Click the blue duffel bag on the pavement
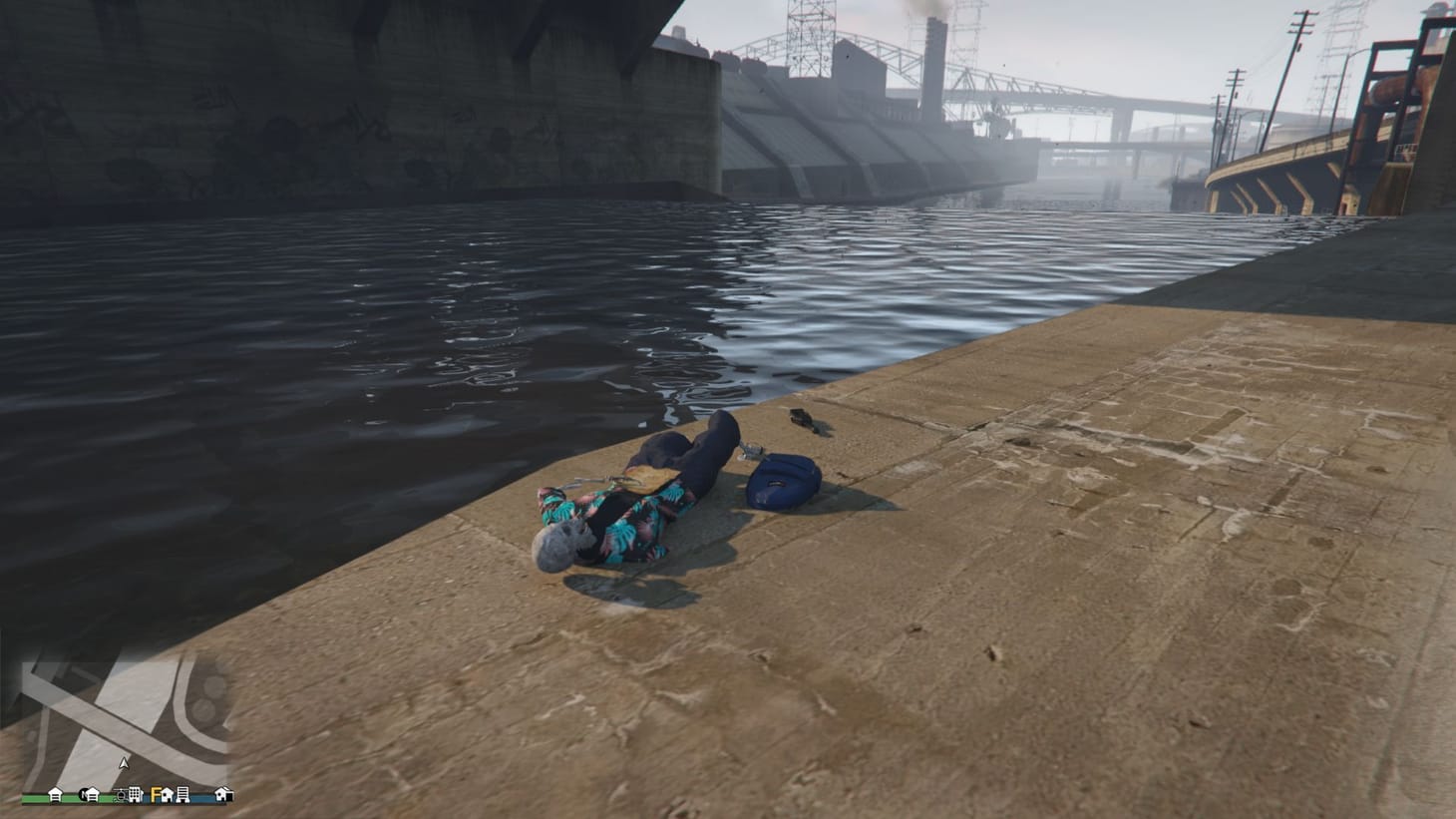The height and width of the screenshot is (819, 1456). (x=783, y=479)
